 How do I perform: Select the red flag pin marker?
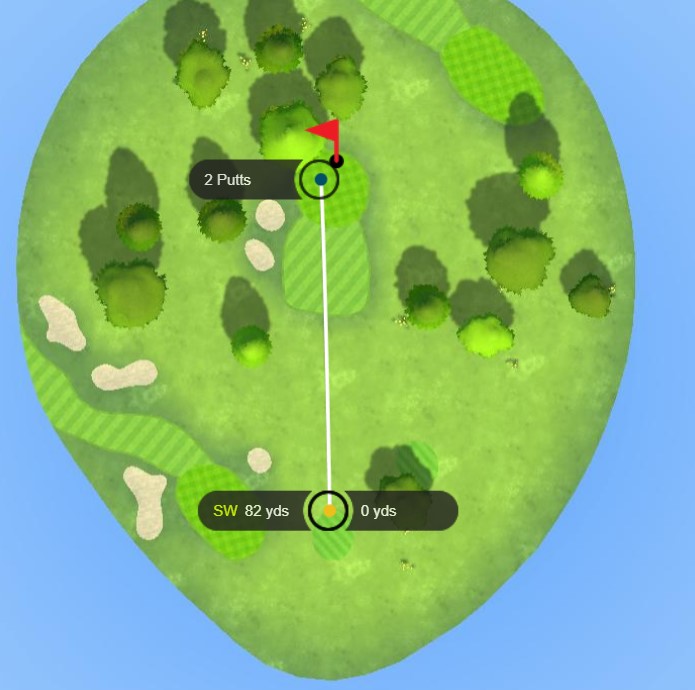click(326, 133)
